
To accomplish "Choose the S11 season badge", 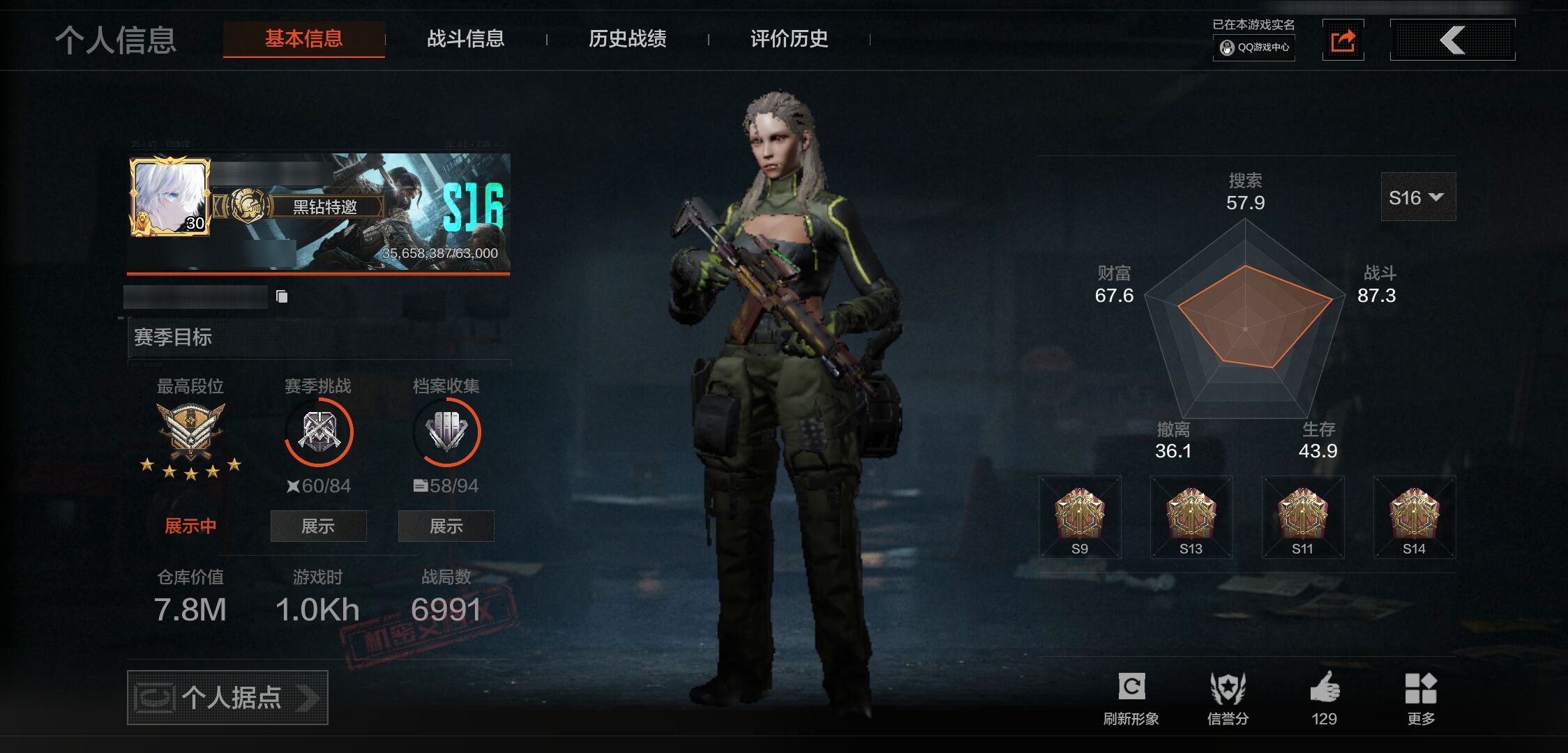I will point(1302,517).
